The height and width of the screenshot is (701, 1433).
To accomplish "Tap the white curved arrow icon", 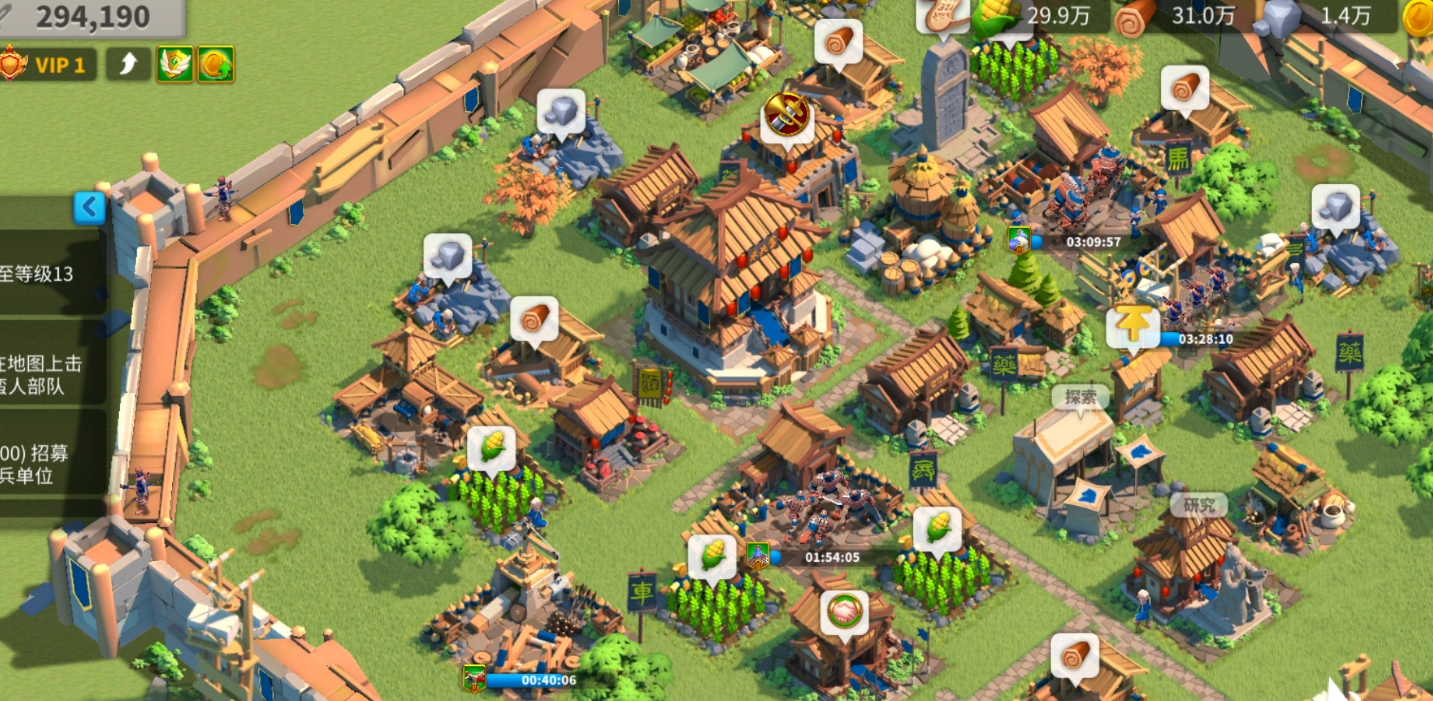I will 128,65.
